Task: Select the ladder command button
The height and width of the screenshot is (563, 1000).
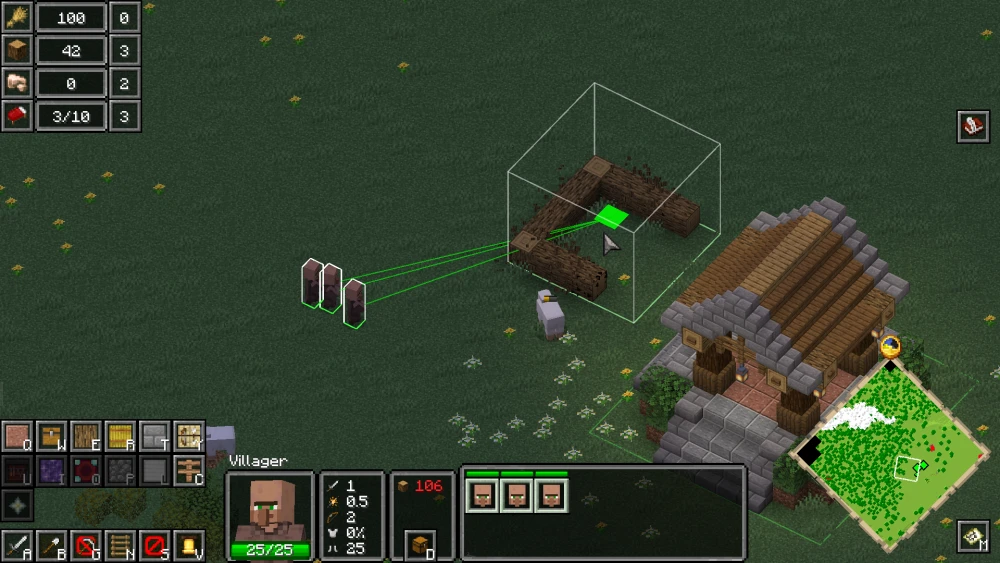Action: click(x=120, y=546)
